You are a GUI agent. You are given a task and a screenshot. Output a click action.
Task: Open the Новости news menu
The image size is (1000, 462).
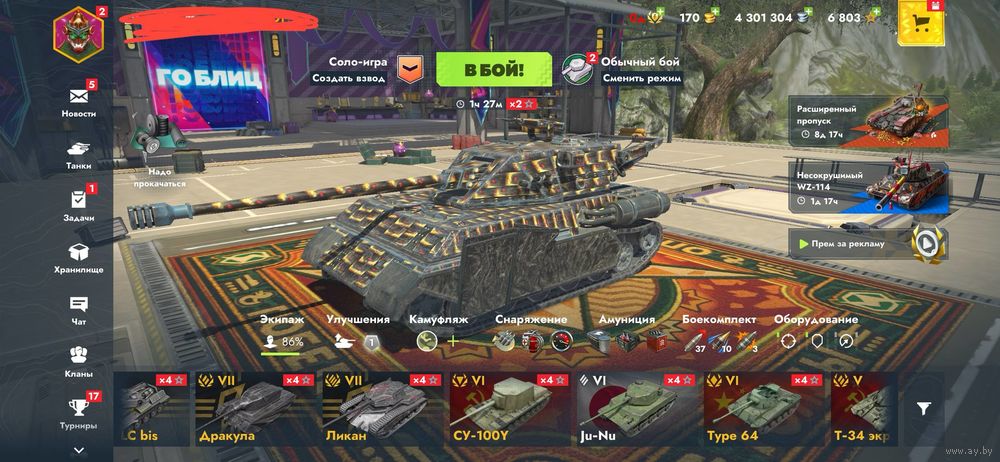(79, 101)
